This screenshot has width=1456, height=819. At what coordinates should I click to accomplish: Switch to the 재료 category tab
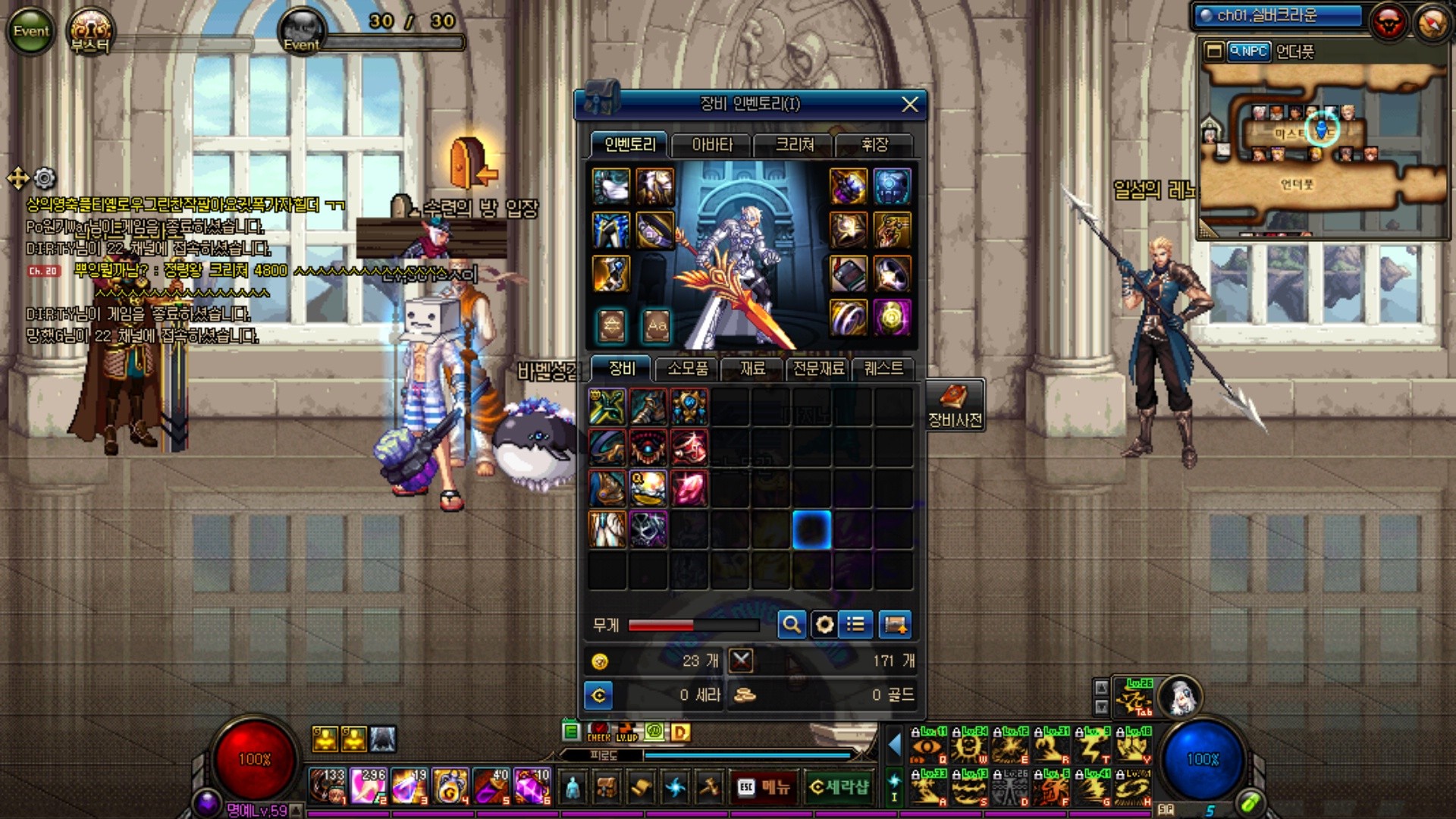752,369
